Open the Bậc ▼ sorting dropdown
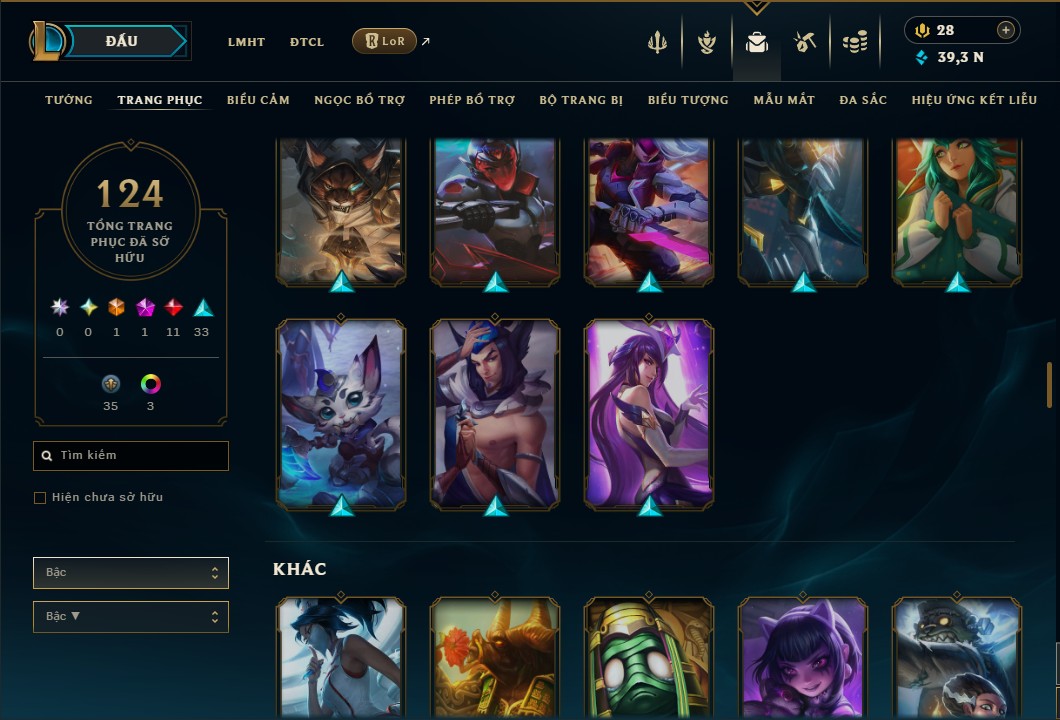The height and width of the screenshot is (720, 1060). tap(131, 617)
